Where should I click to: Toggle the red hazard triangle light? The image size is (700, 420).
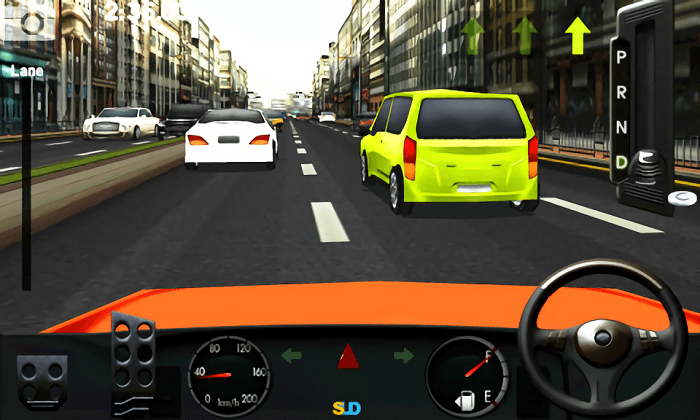pos(347,355)
